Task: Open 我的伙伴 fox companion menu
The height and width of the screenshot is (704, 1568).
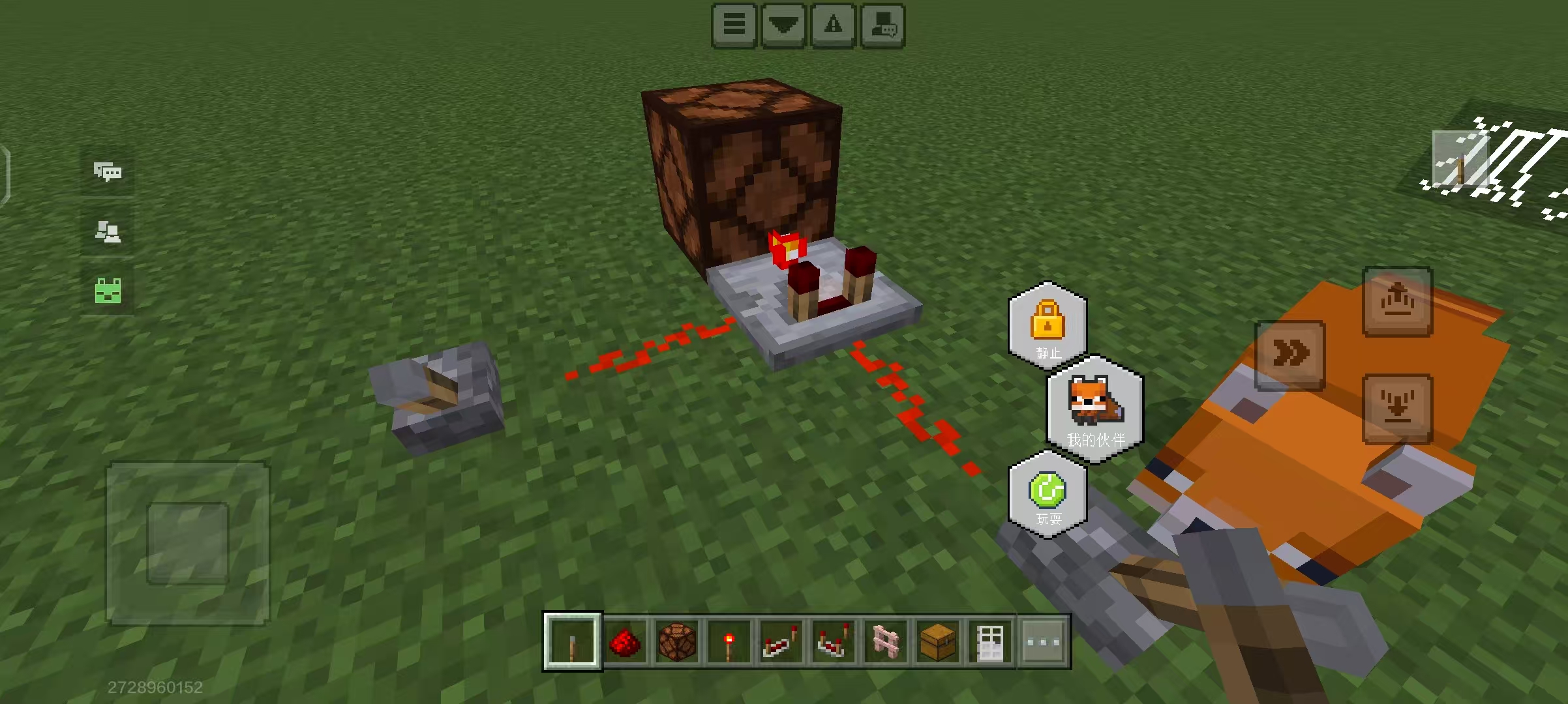Action: pos(1095,409)
